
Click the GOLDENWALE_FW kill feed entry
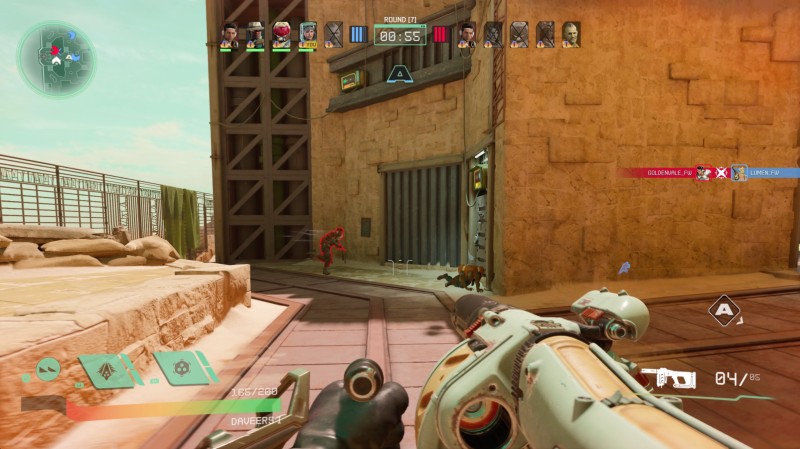coord(660,173)
